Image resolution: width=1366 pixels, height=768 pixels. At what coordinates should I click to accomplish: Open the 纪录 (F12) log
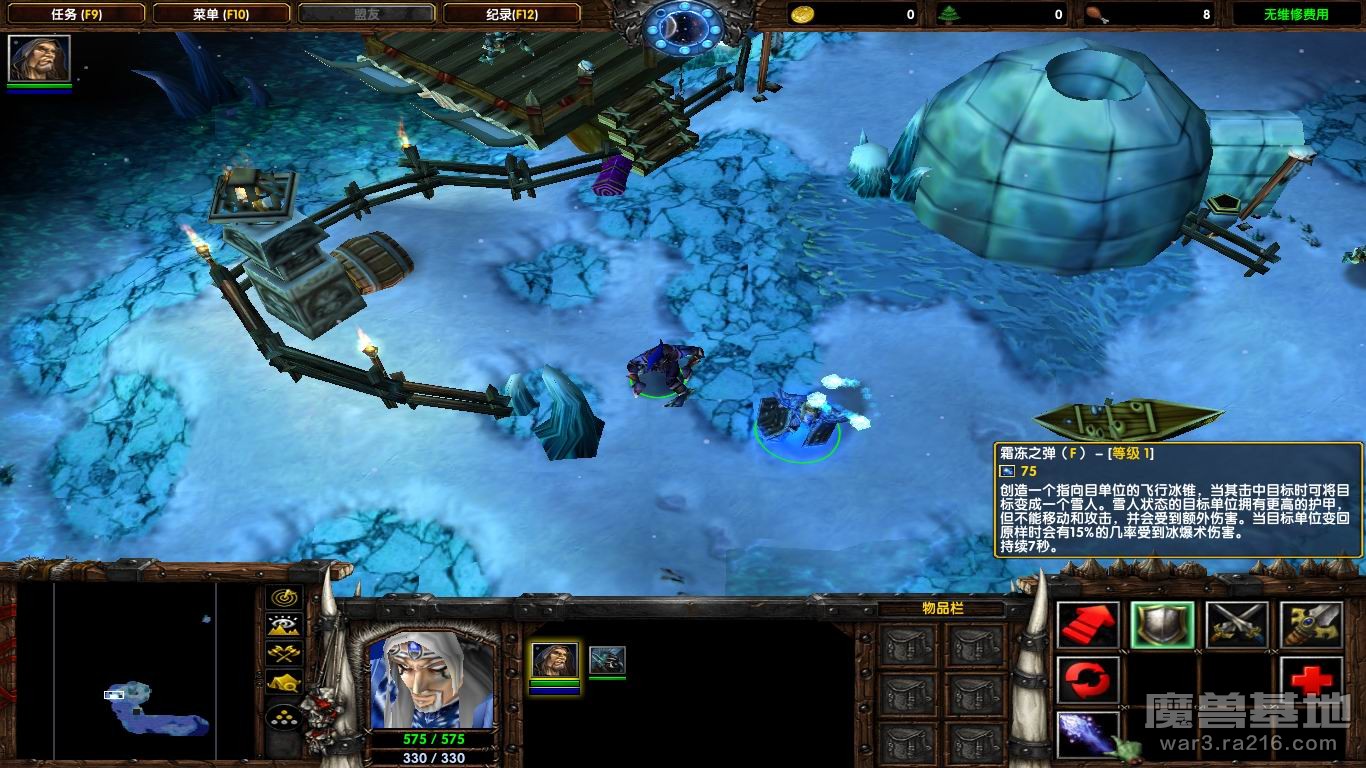pyautogui.click(x=511, y=14)
